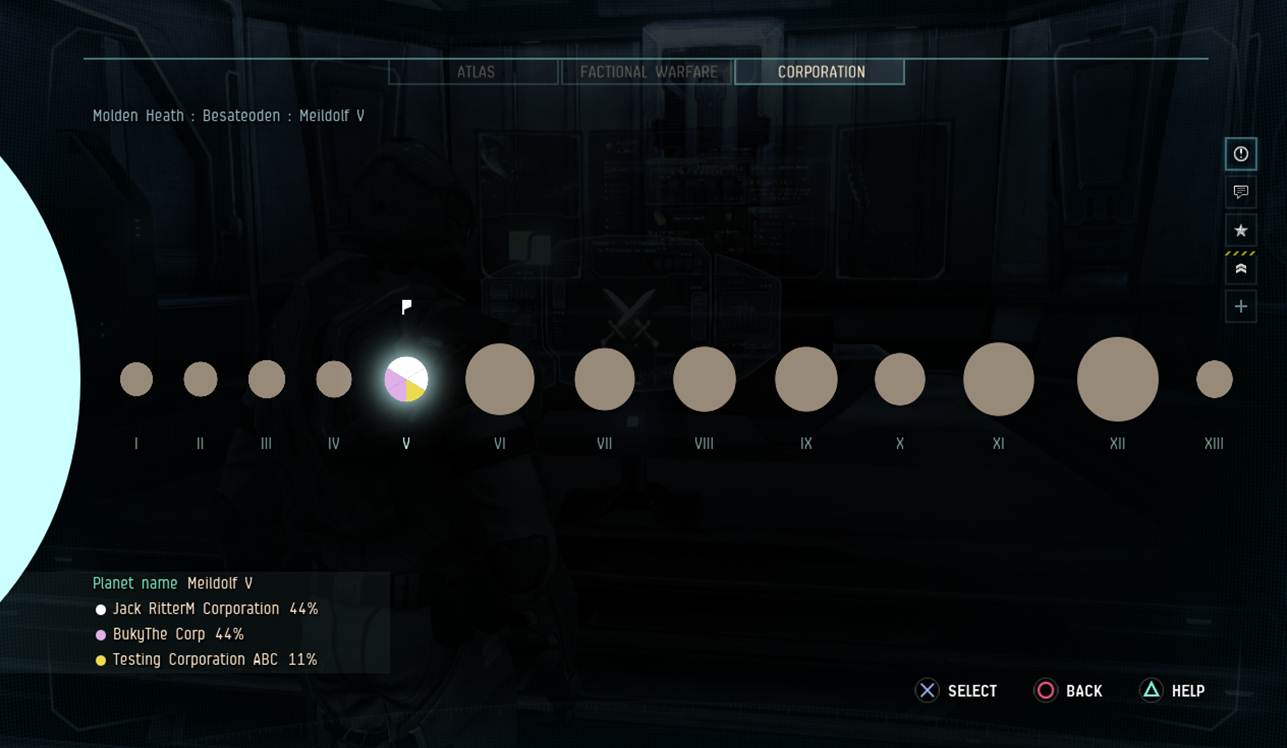This screenshot has height=748, width=1287.
Task: Click the Cross button SELECT prompt
Action: click(956, 690)
